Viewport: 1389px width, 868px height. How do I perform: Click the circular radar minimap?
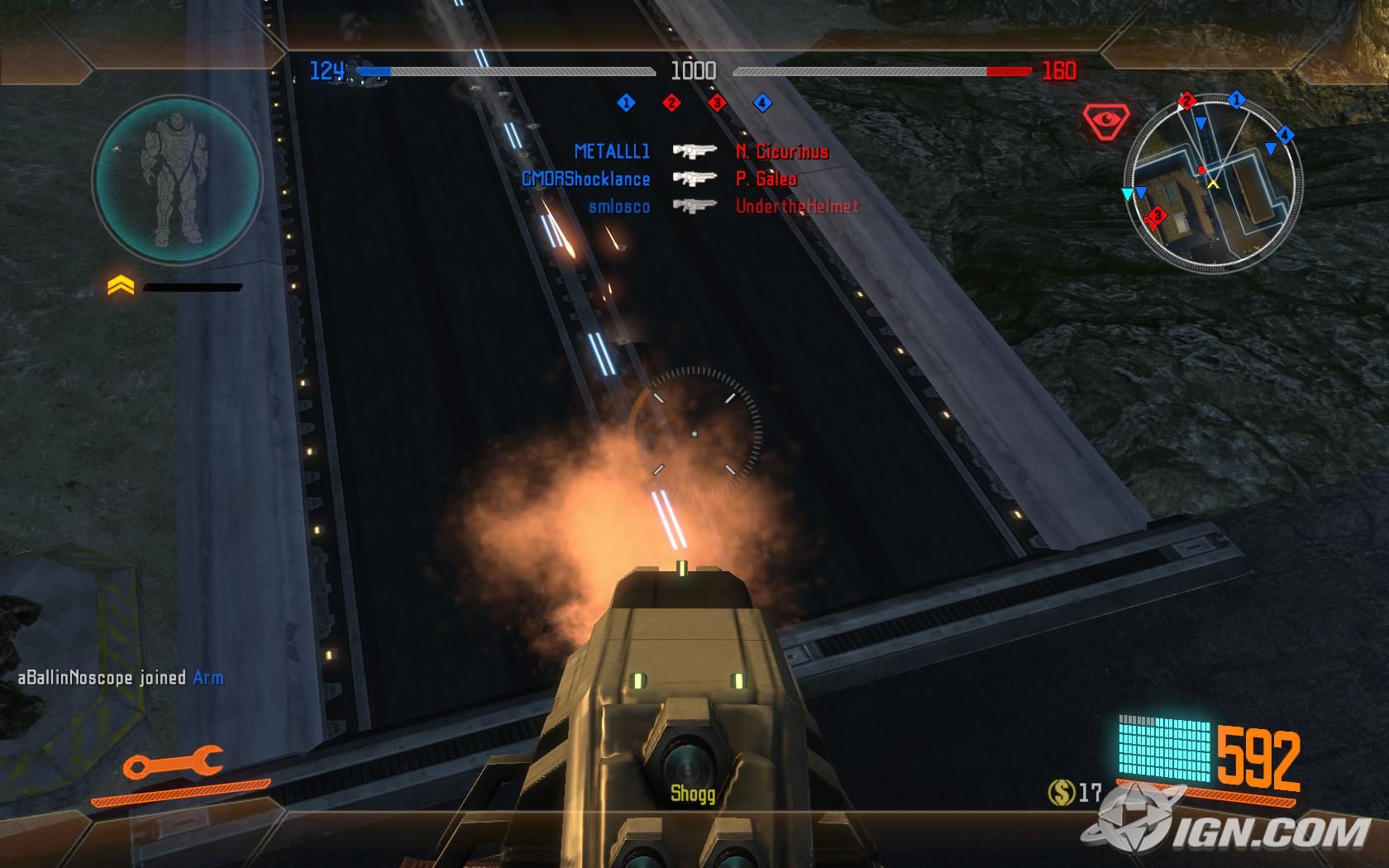[1212, 184]
